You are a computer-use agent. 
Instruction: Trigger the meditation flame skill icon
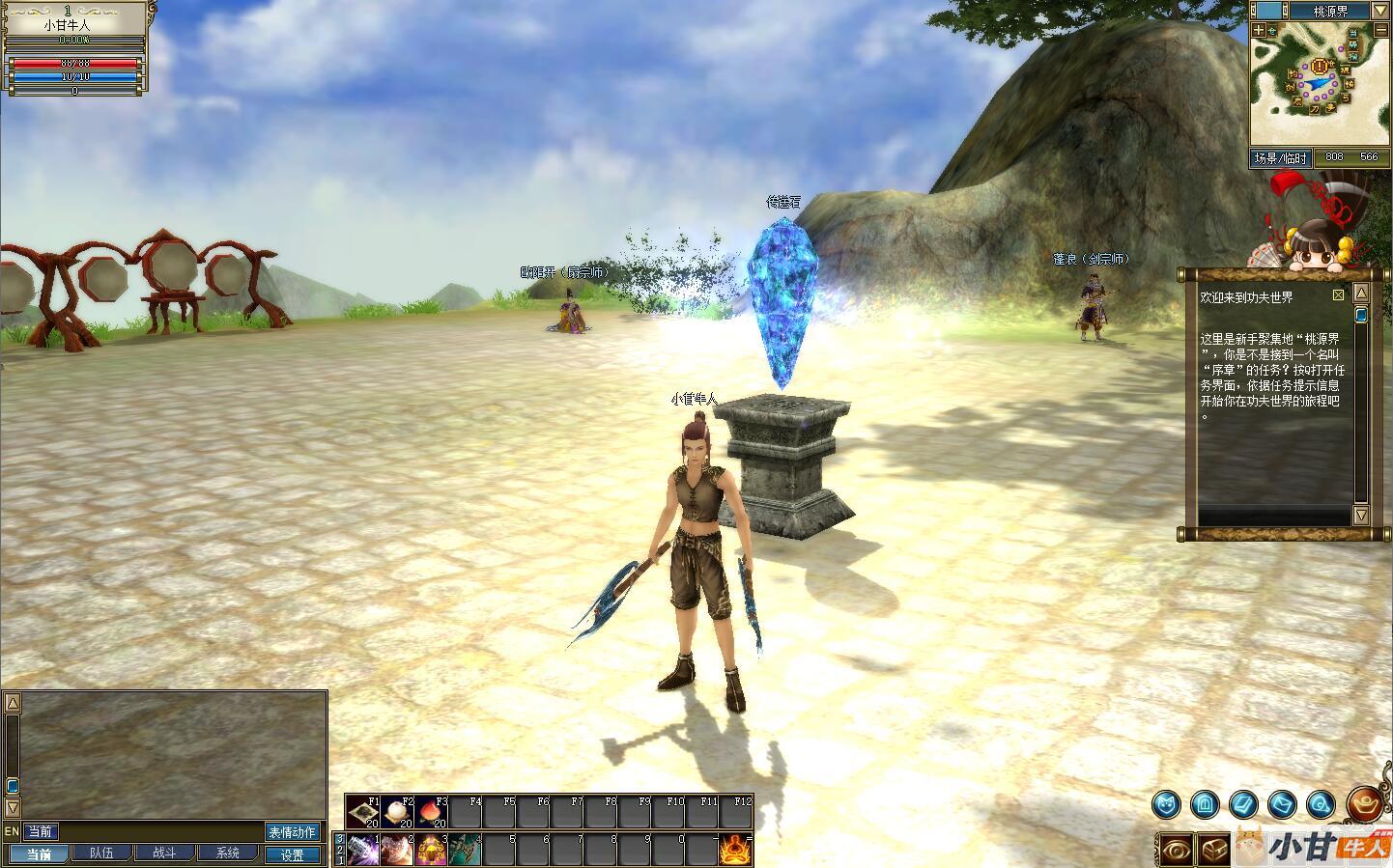pos(735,850)
